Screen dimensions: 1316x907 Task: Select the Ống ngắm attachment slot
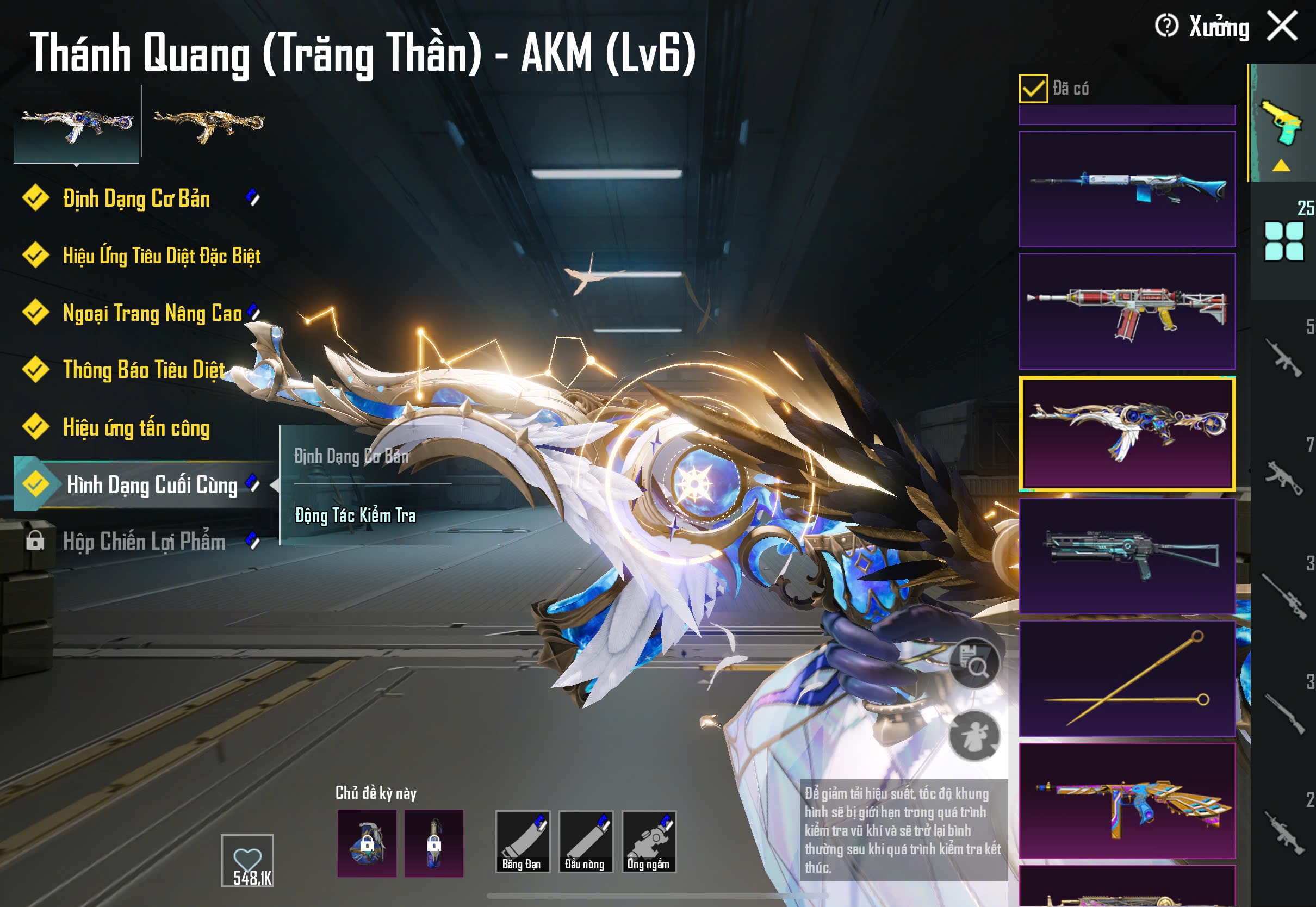coord(648,841)
